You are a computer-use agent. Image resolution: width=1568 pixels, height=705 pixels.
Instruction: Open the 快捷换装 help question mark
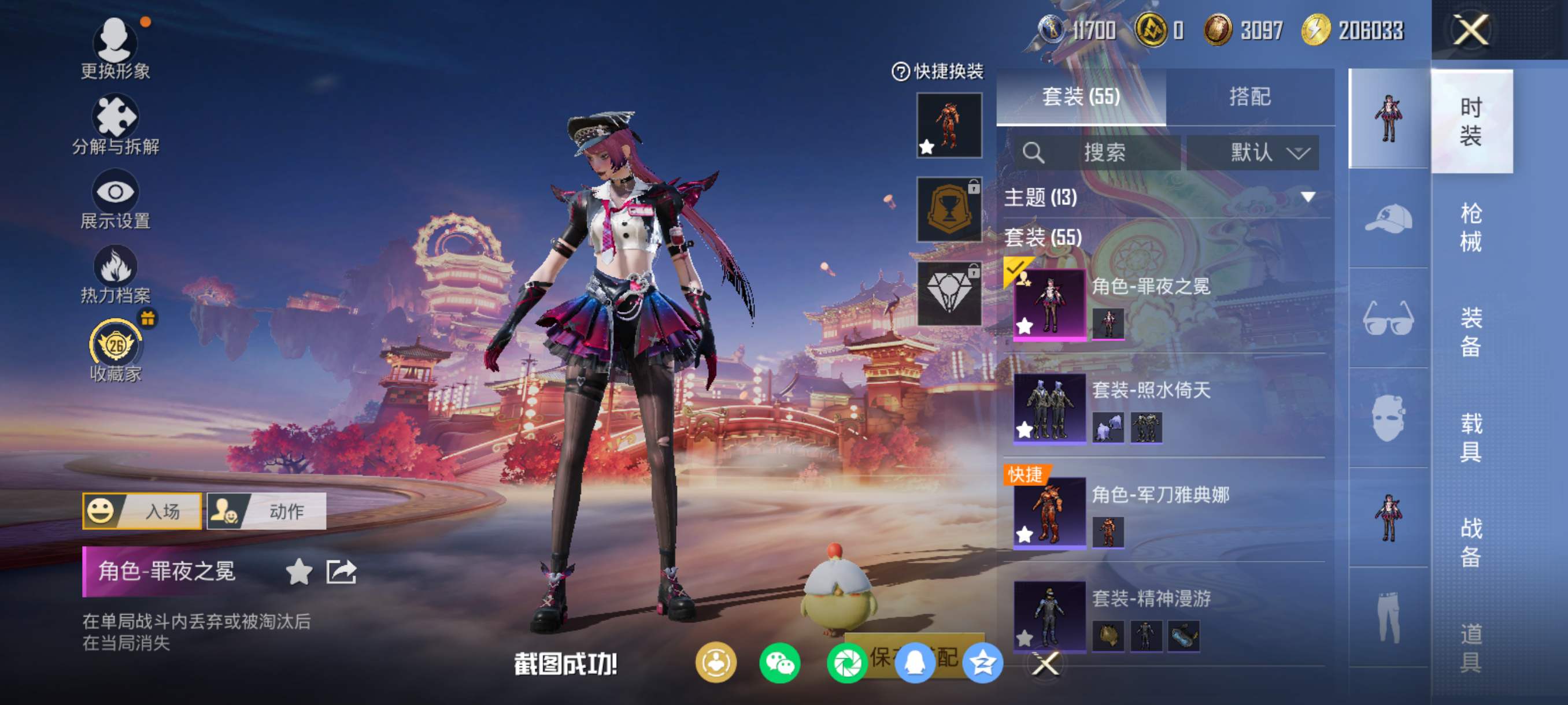(x=900, y=72)
